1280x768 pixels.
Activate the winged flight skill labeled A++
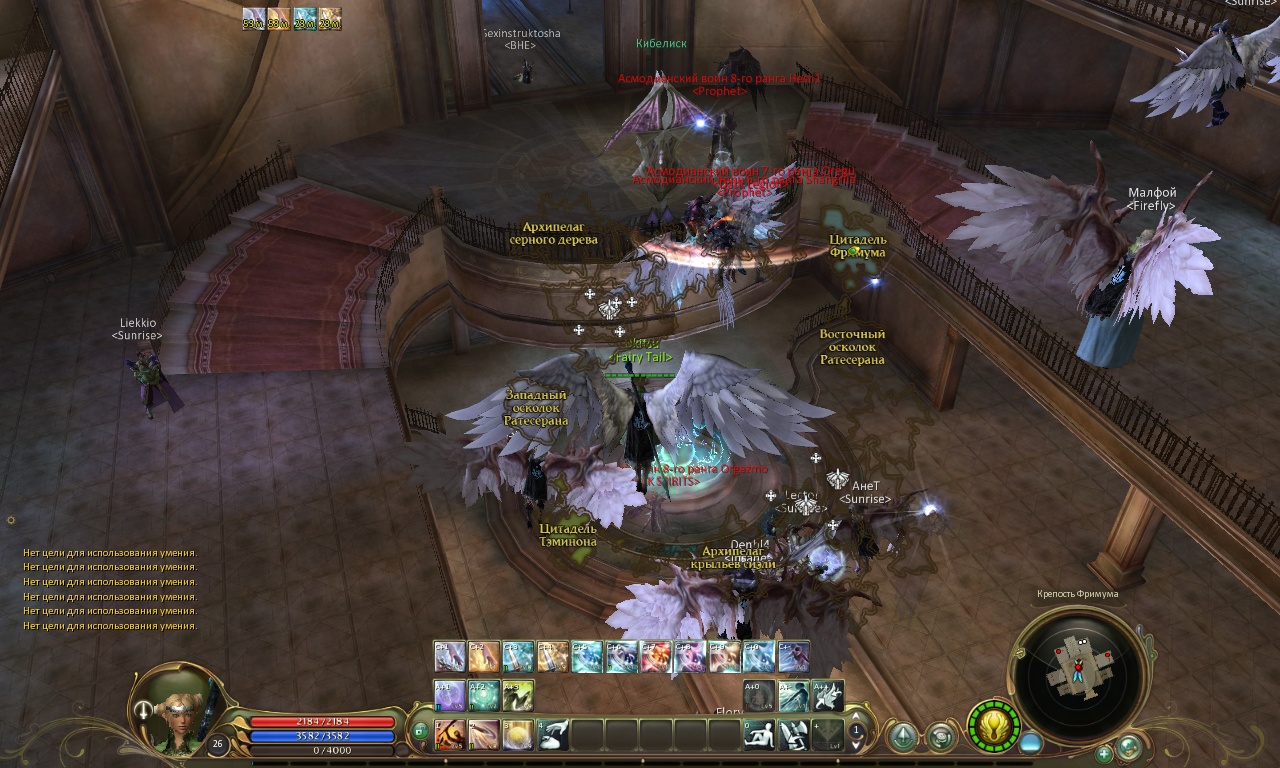(827, 695)
